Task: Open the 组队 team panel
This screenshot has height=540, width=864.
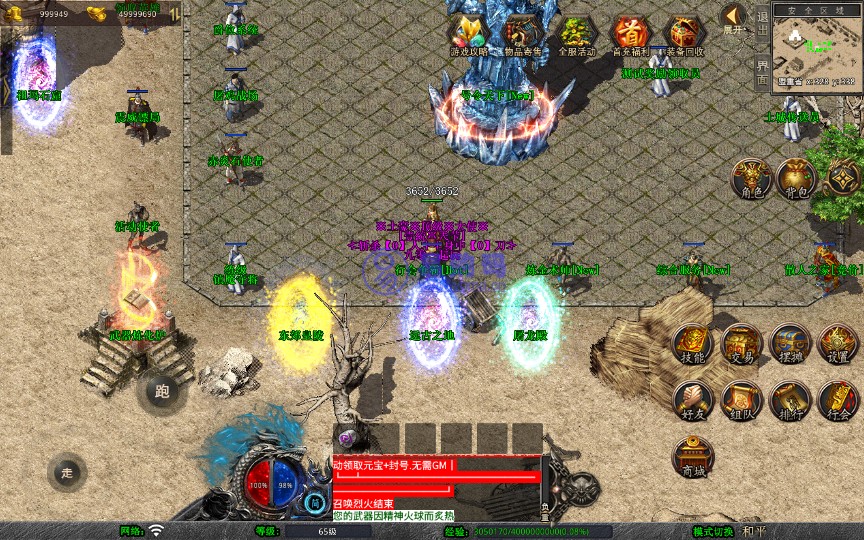Action: click(x=741, y=400)
